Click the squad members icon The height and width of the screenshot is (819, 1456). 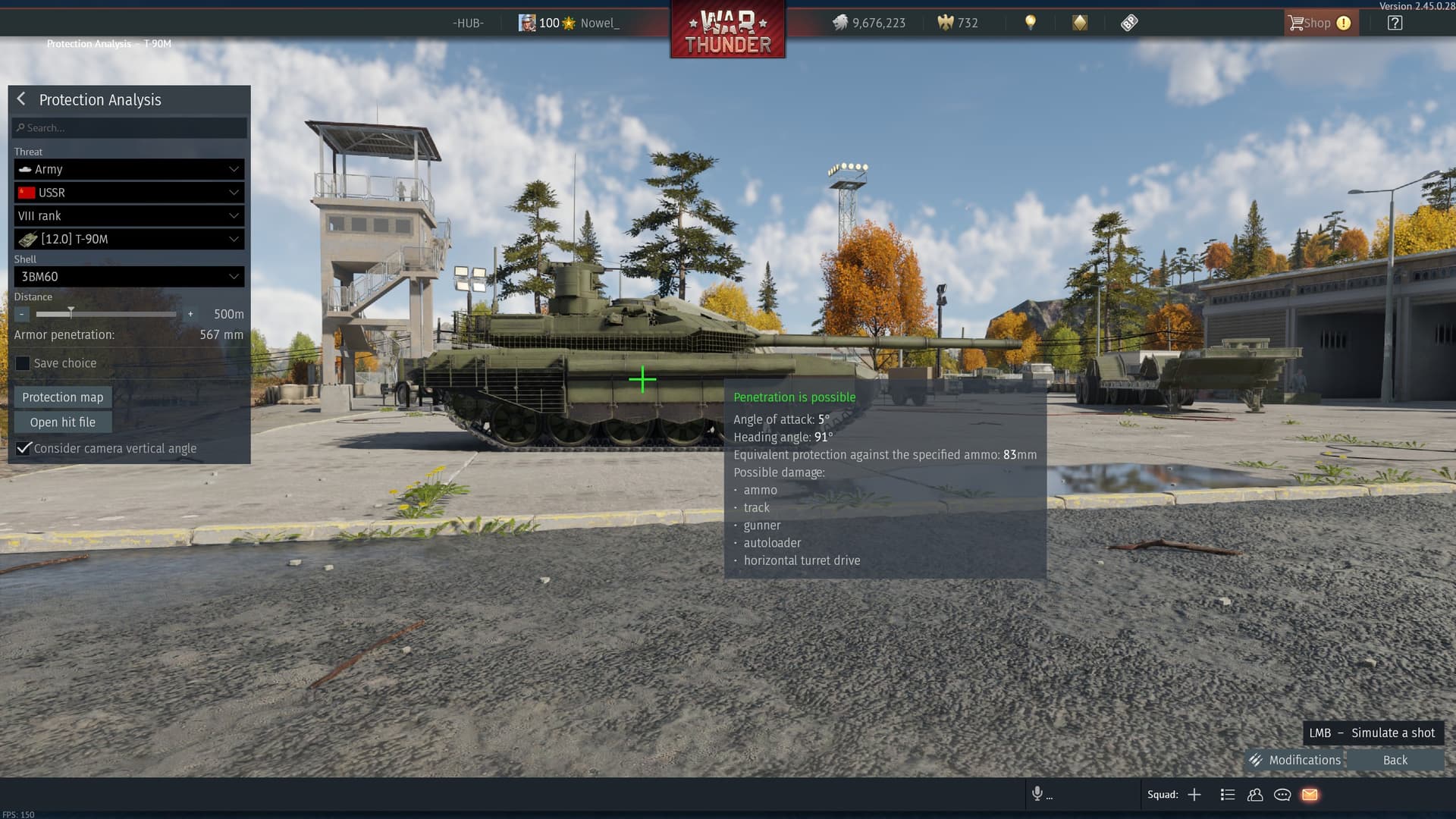coord(1255,795)
